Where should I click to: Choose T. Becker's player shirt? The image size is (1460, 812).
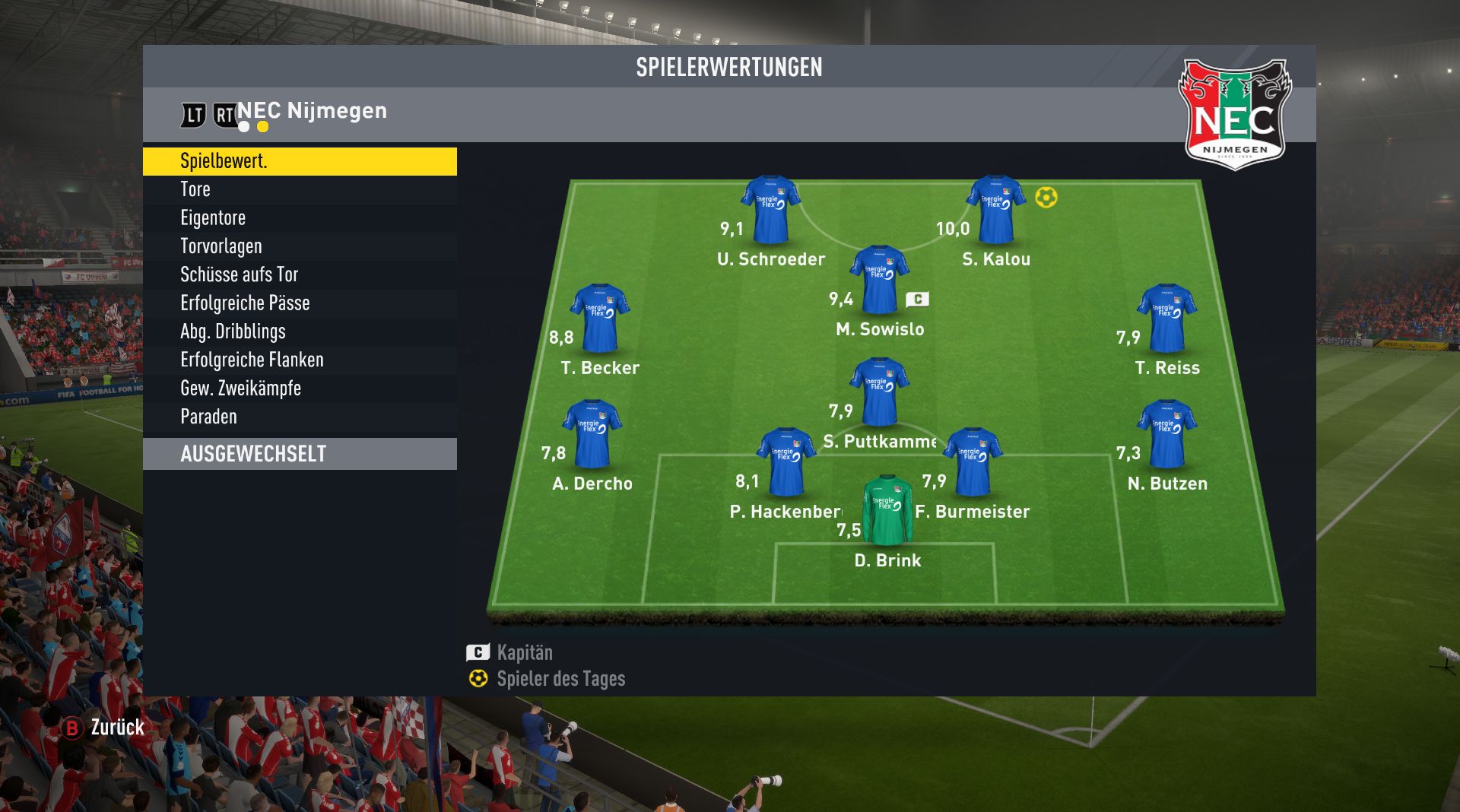pos(599,319)
